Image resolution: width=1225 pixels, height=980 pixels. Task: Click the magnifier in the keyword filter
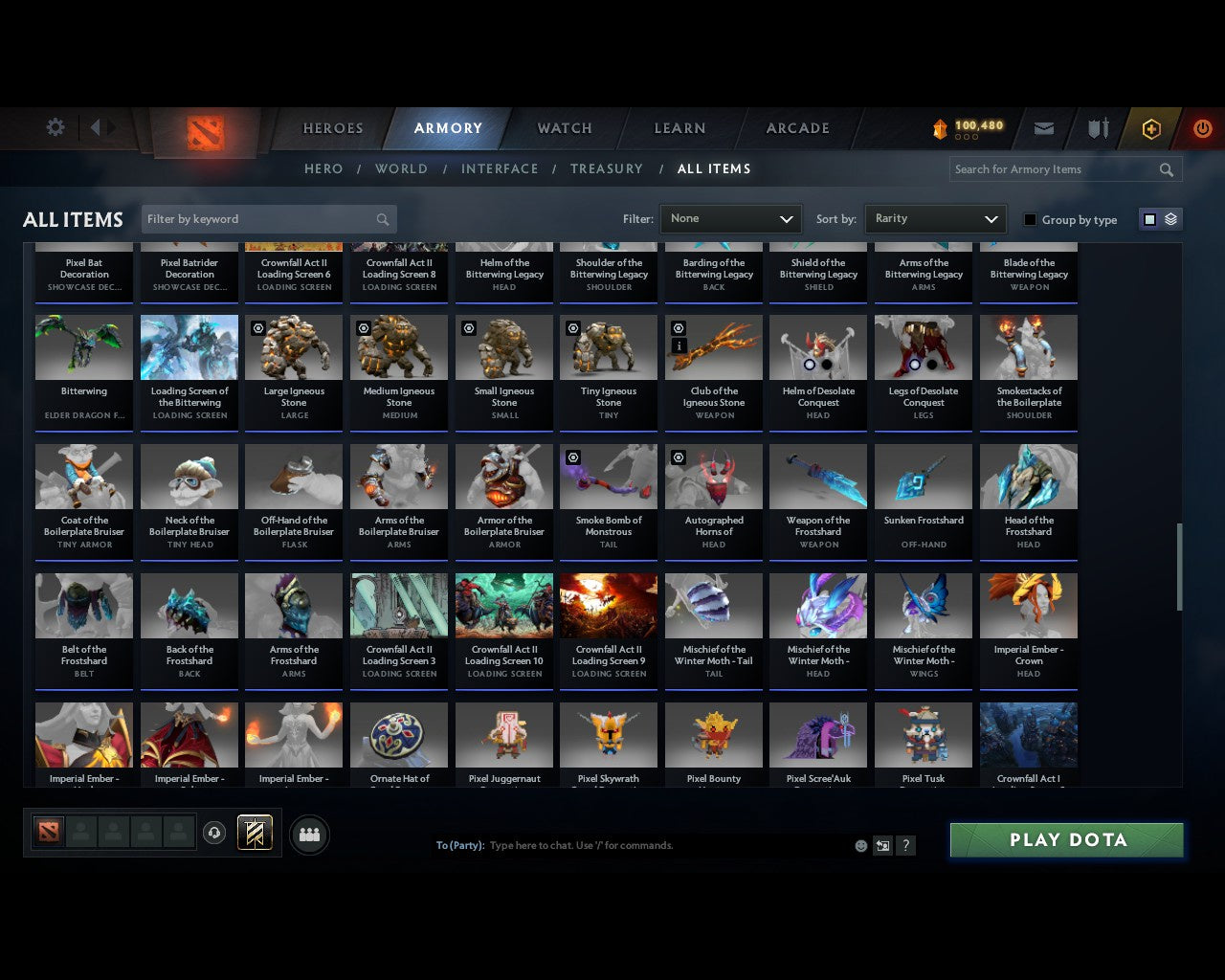[382, 219]
